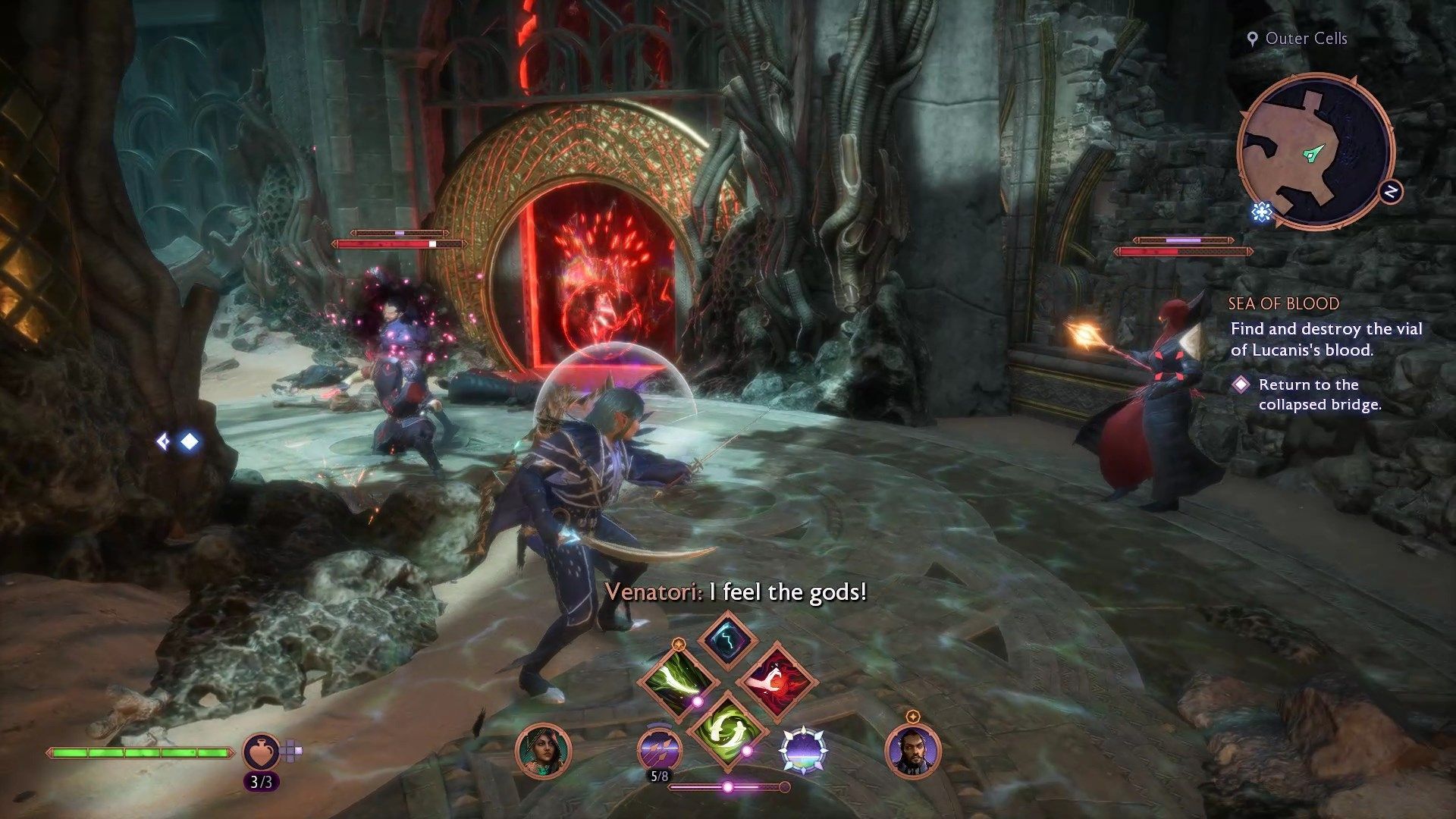Trigger the red clawed hand ability
Viewport: 1456px width, 819px height.
(776, 680)
